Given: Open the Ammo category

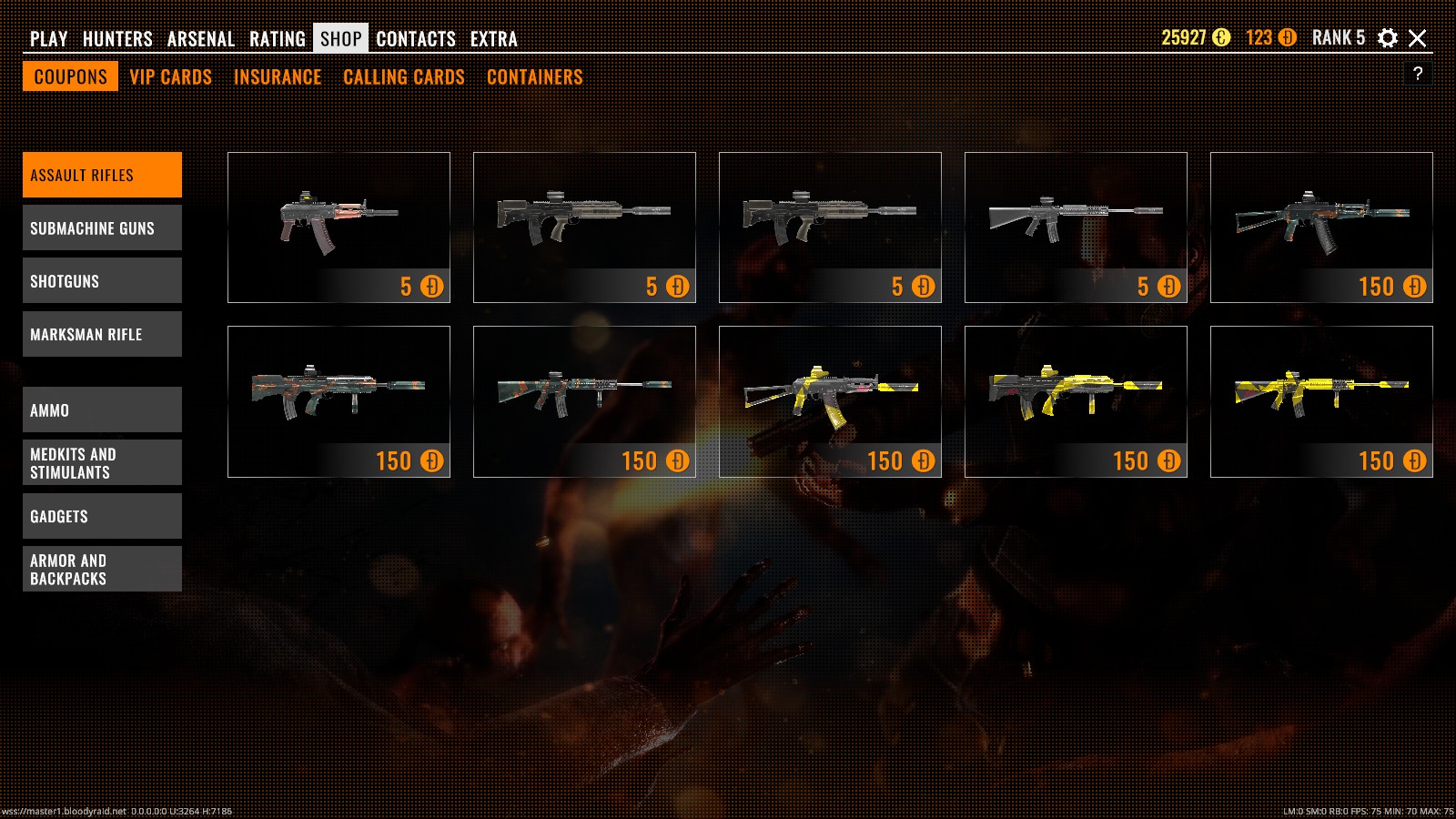Looking at the screenshot, I should 102,409.
